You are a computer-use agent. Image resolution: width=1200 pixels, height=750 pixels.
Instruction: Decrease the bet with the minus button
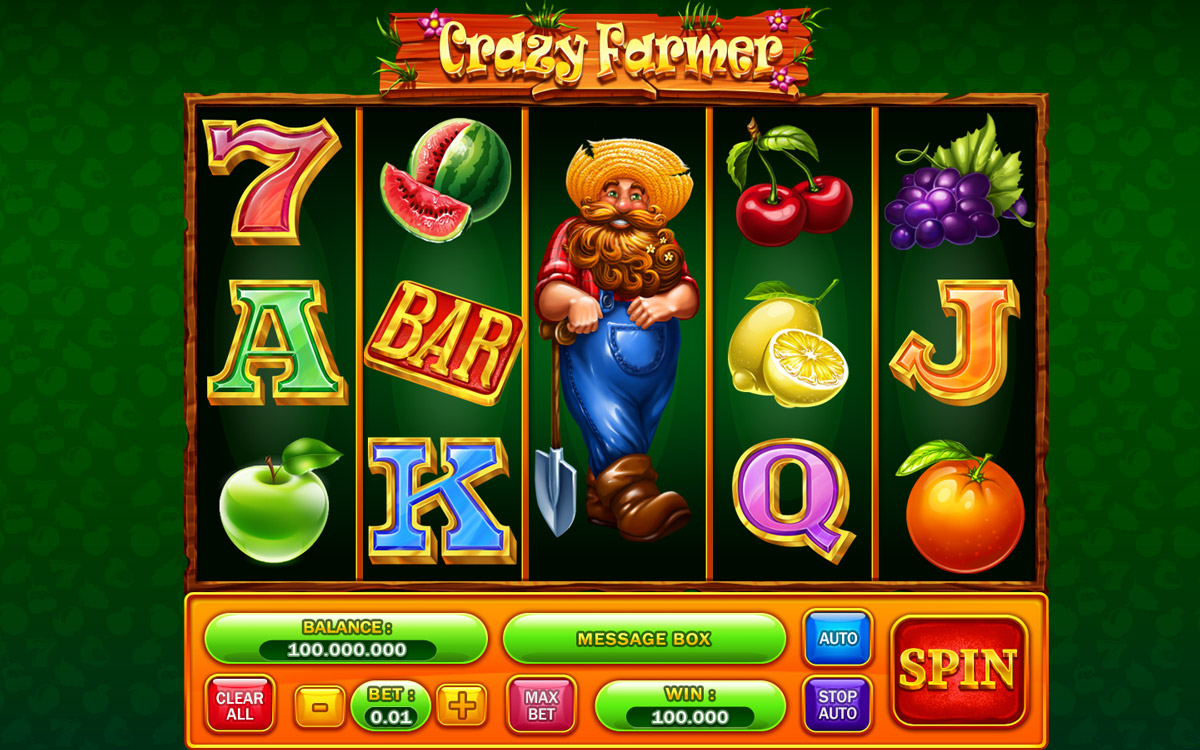[320, 705]
